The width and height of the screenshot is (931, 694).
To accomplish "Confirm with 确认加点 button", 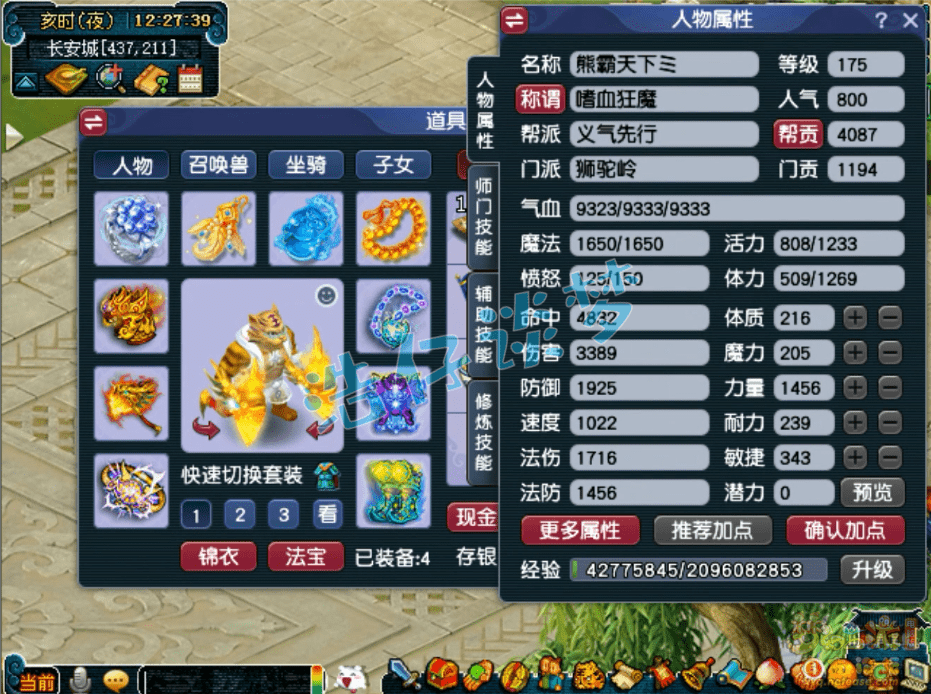I will (x=845, y=530).
